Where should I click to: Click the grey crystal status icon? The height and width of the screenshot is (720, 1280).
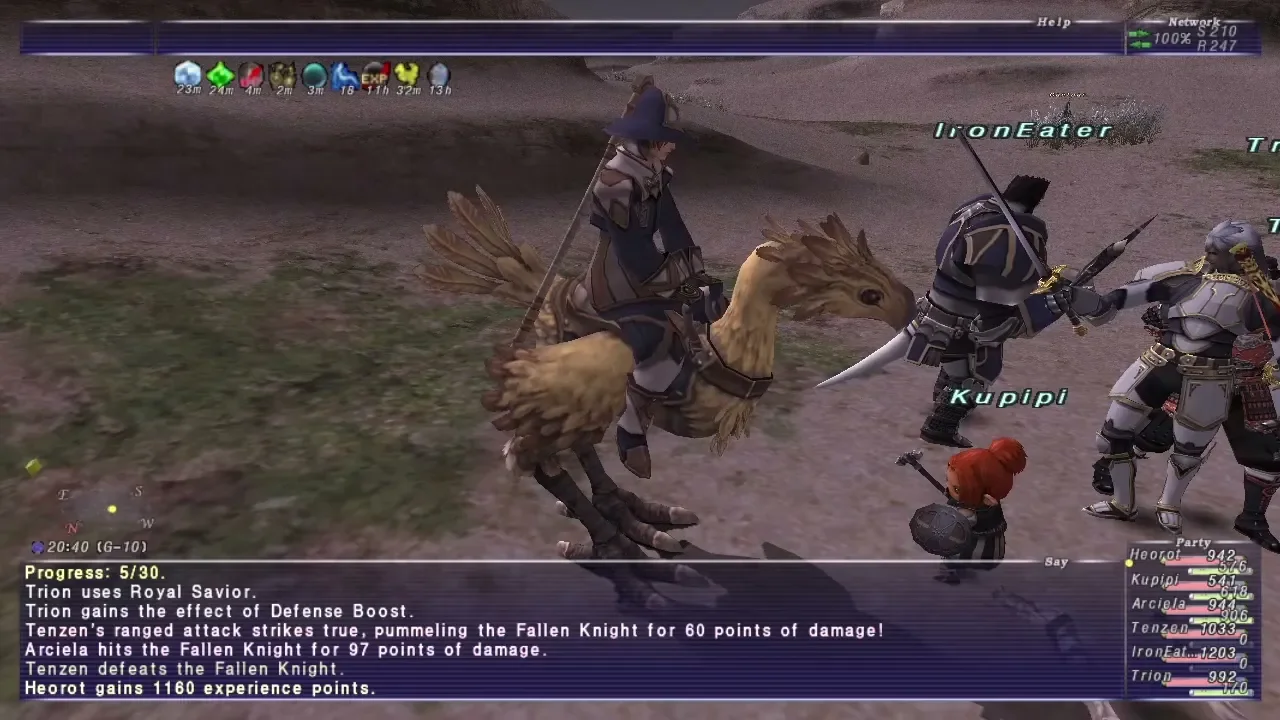439,74
